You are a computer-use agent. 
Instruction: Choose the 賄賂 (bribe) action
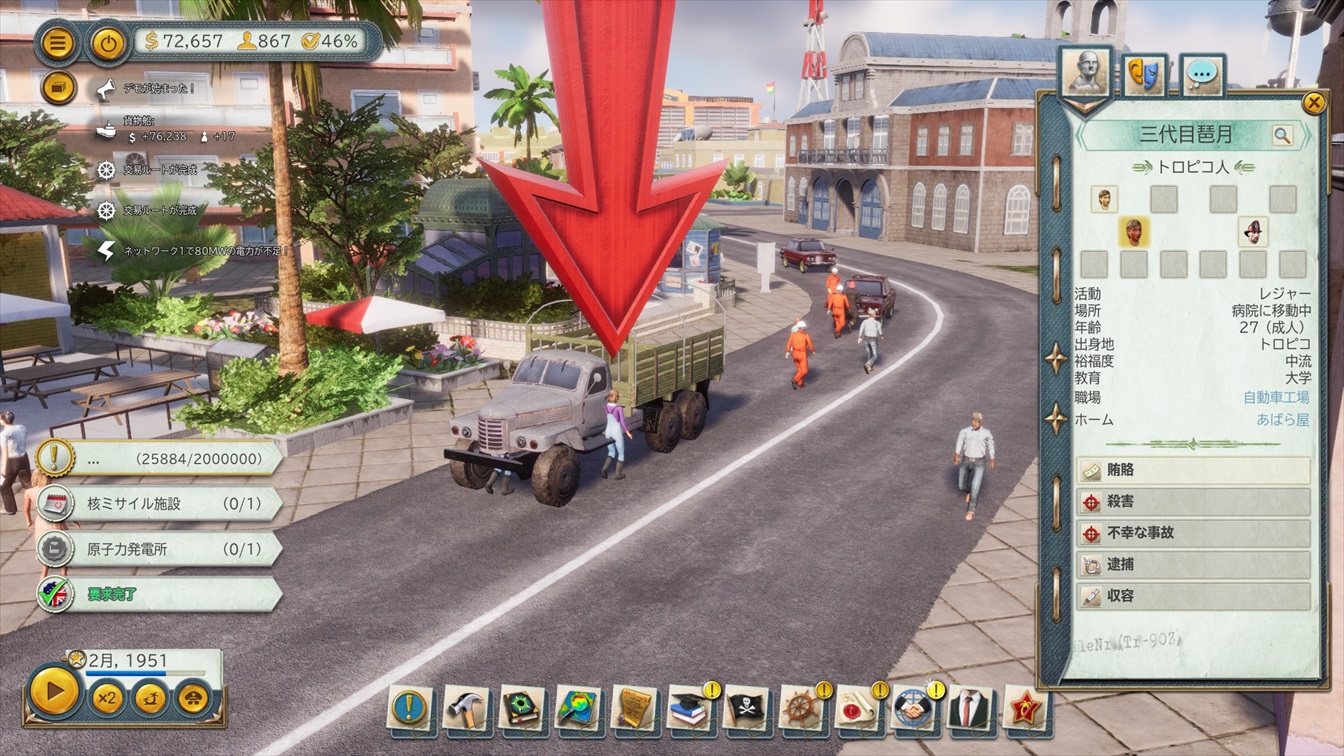(1193, 470)
